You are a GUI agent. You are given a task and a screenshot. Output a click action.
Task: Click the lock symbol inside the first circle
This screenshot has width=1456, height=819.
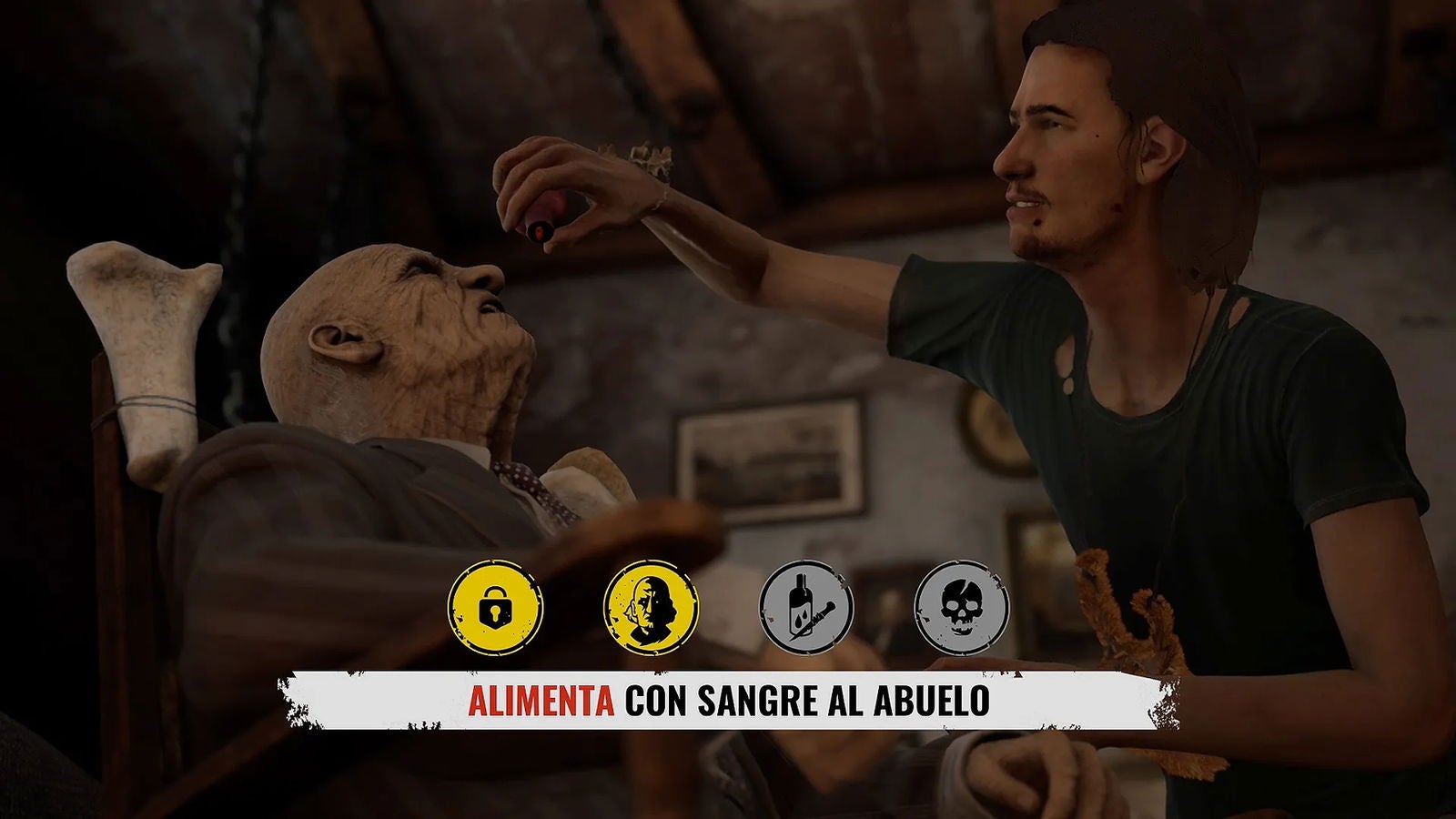click(496, 605)
